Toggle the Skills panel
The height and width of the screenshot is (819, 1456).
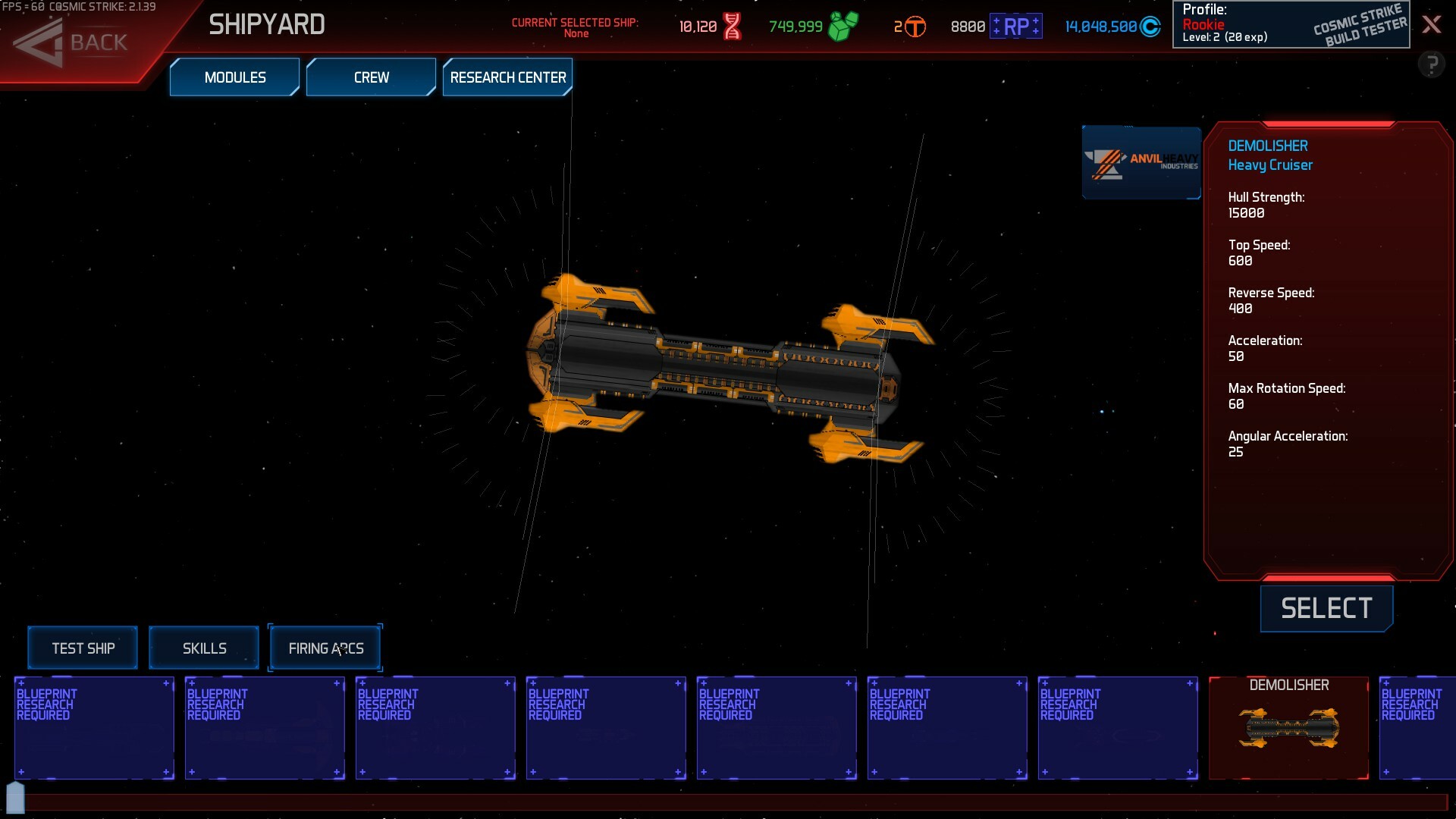tap(204, 648)
